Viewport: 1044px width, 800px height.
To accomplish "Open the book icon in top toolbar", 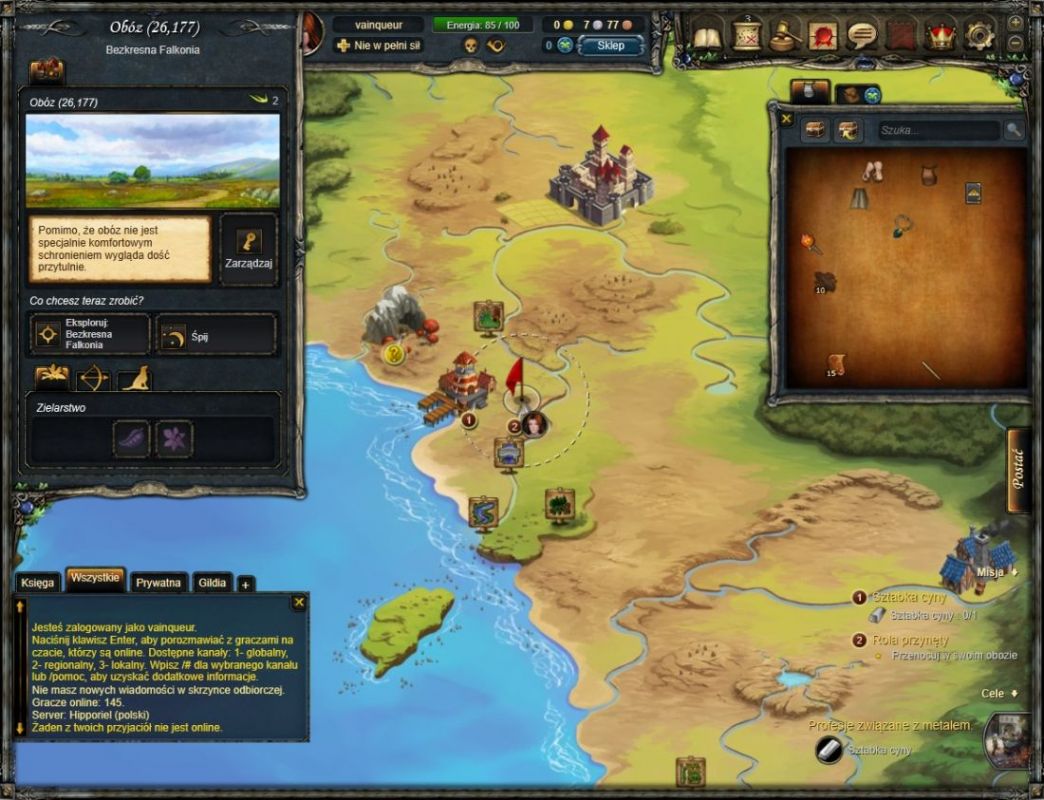I will 708,36.
